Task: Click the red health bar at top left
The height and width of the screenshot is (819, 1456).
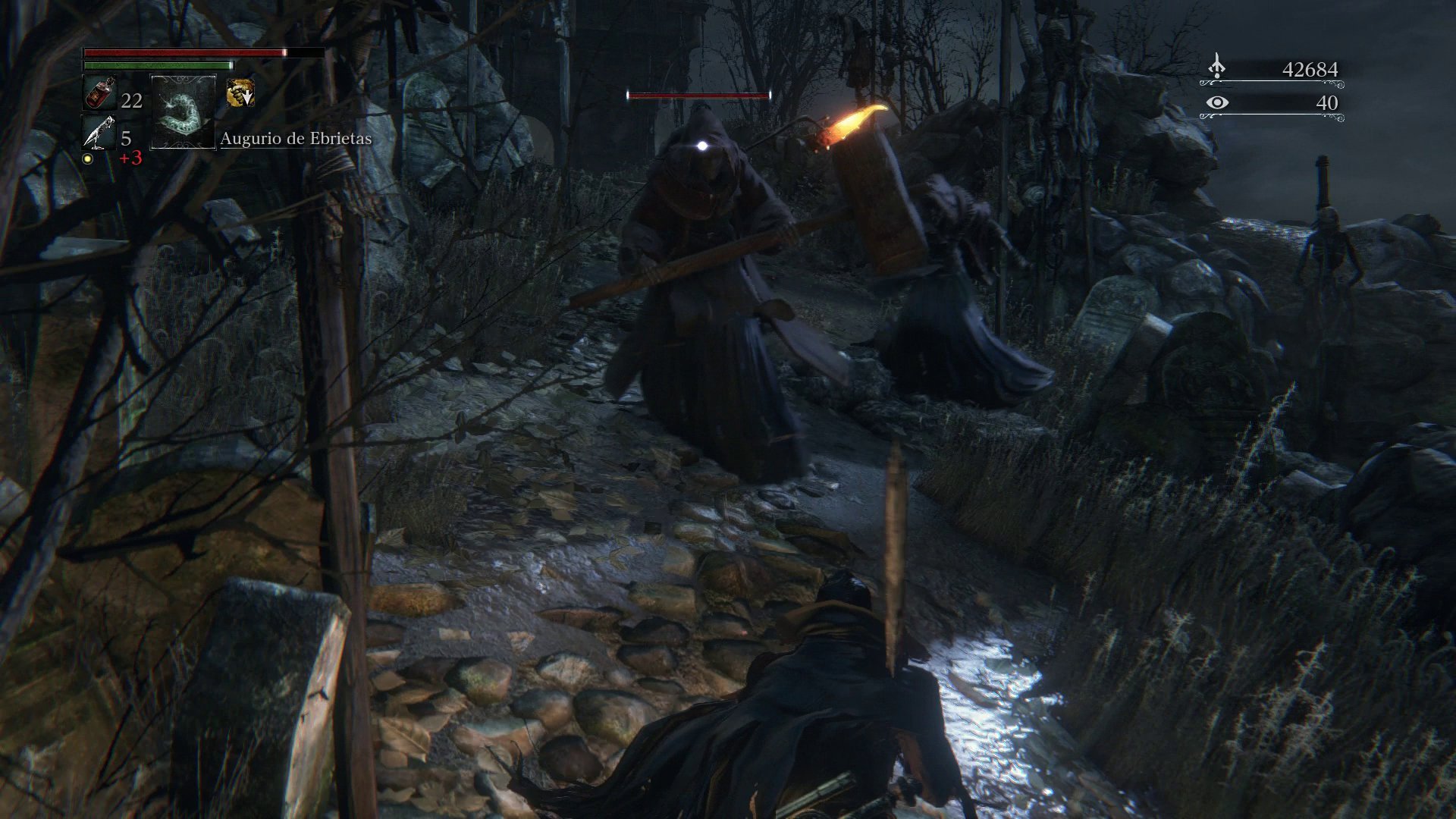Action: pos(182,52)
